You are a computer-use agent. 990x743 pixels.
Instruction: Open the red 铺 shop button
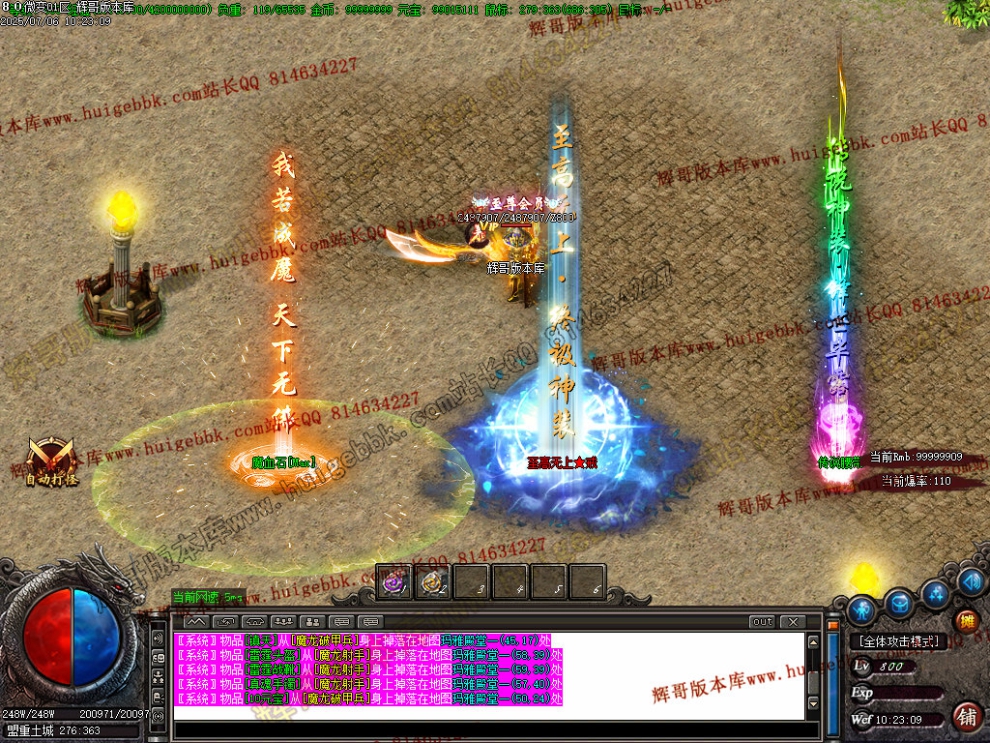tap(966, 716)
